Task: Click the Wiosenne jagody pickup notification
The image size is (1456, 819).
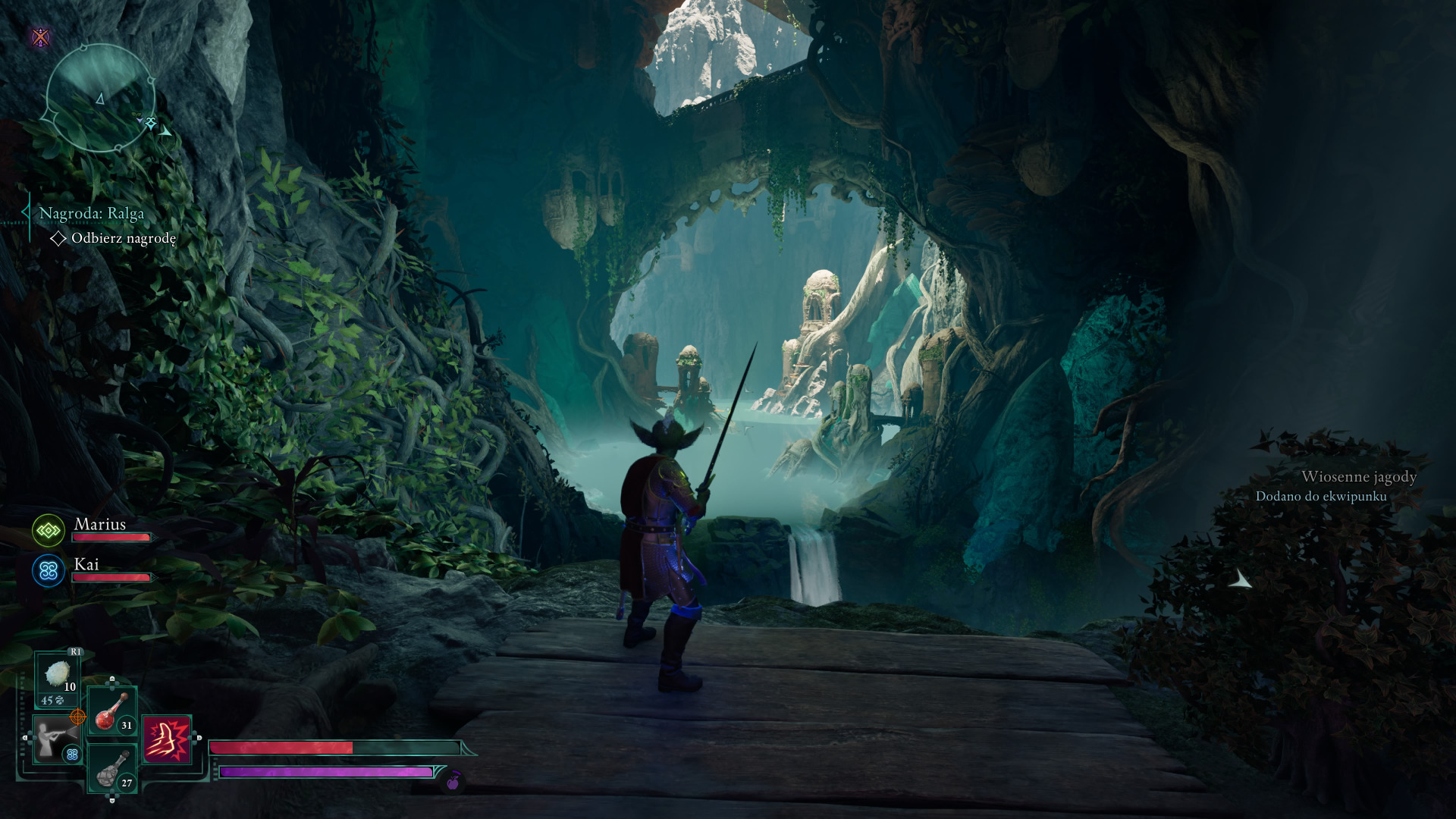Action: point(1336,485)
